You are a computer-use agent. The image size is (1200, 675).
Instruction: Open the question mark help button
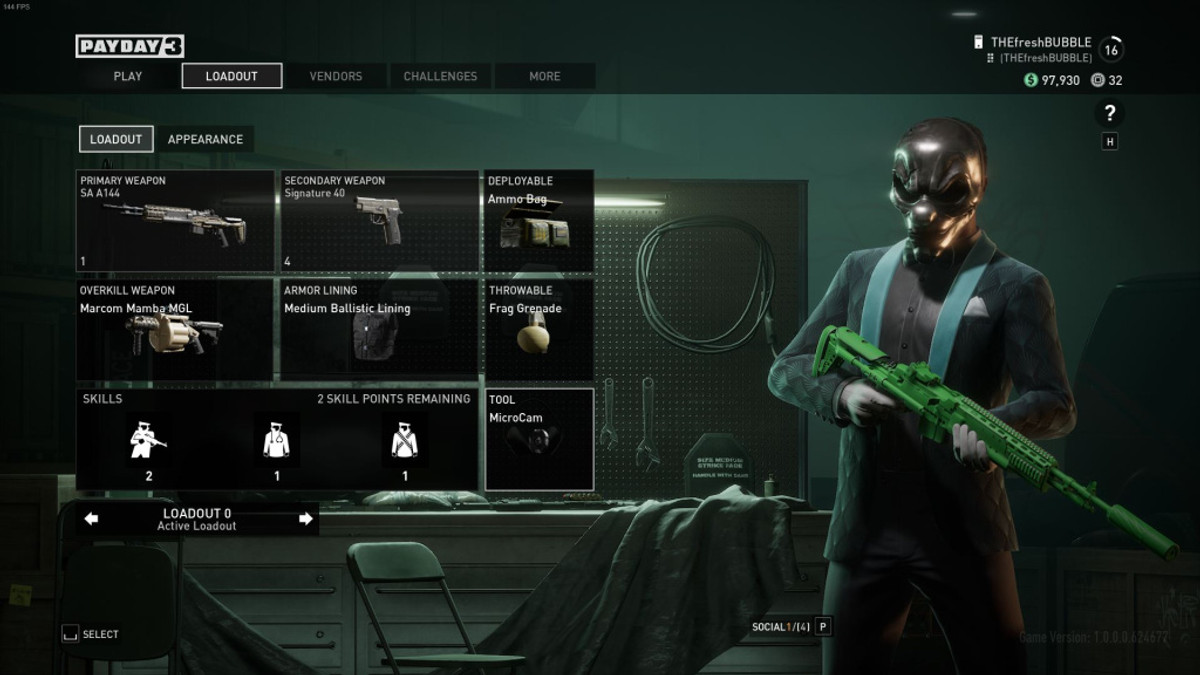click(x=1110, y=113)
